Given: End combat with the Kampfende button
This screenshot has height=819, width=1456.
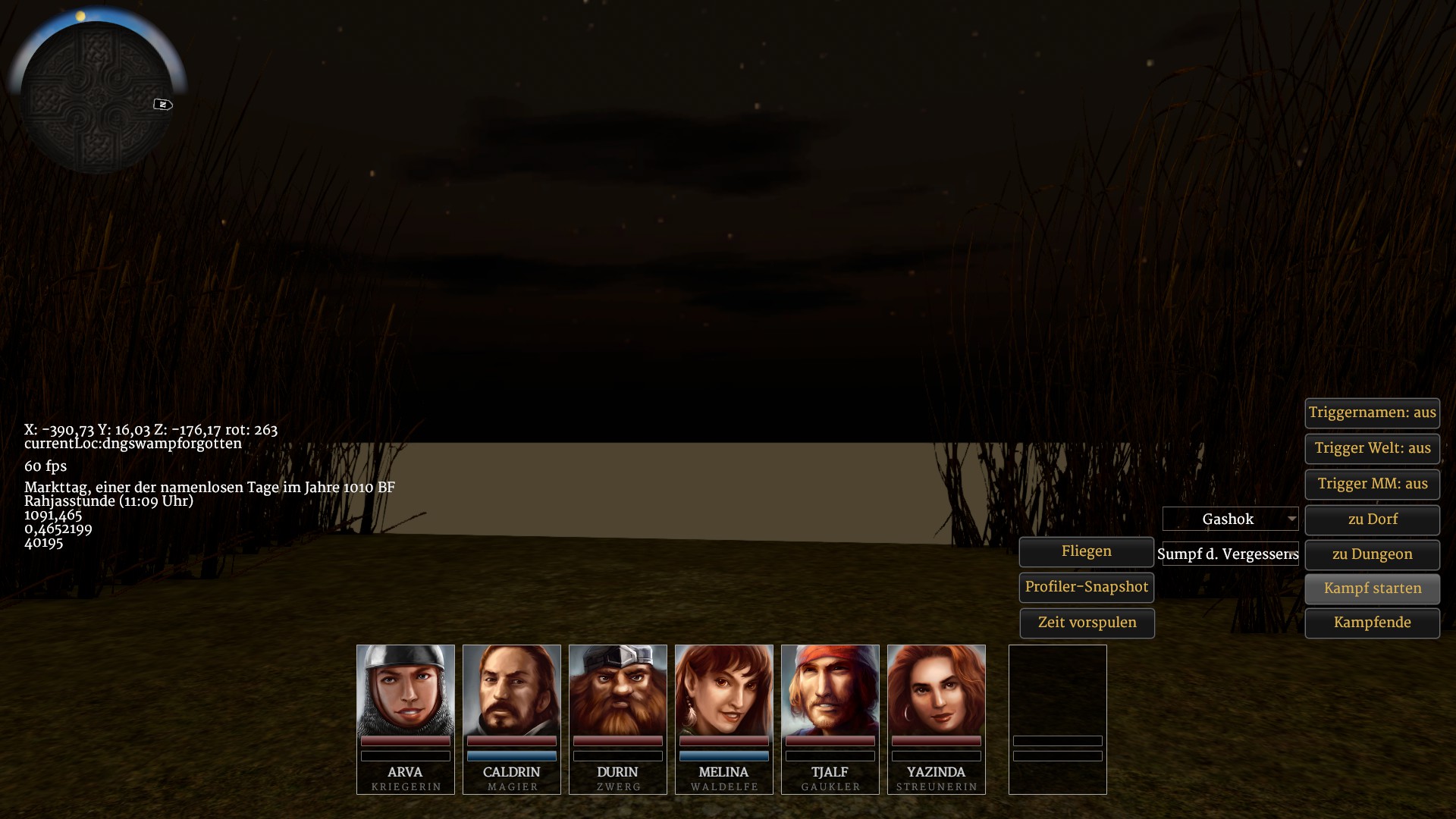Looking at the screenshot, I should 1372,623.
